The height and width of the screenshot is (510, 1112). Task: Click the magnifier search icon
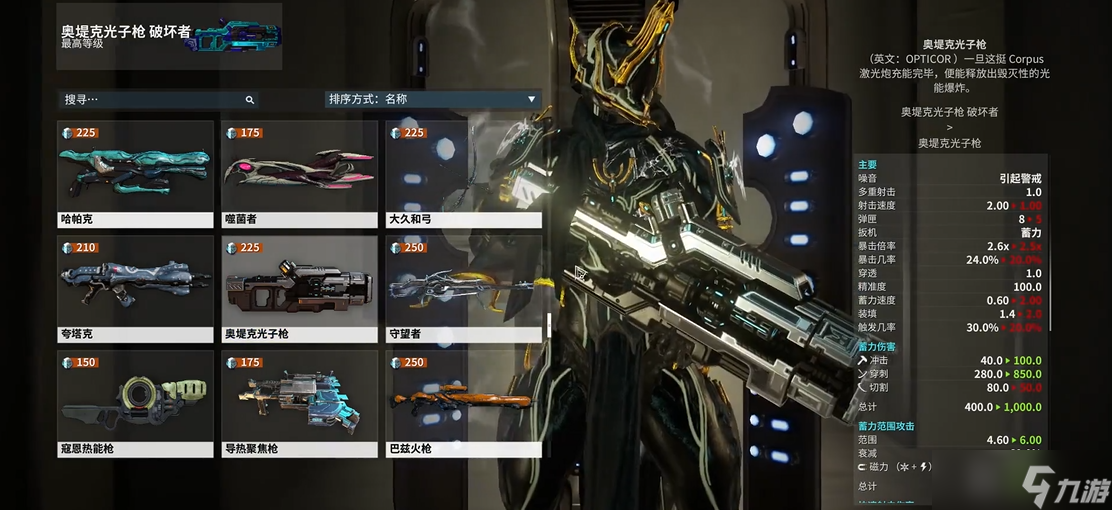[250, 100]
